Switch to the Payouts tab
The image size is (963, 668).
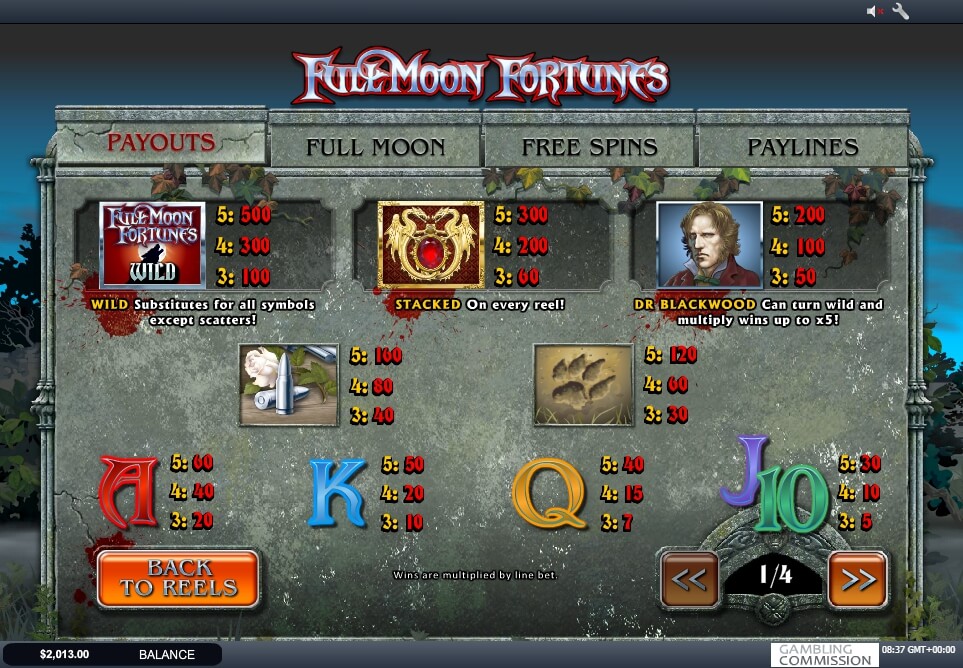161,143
